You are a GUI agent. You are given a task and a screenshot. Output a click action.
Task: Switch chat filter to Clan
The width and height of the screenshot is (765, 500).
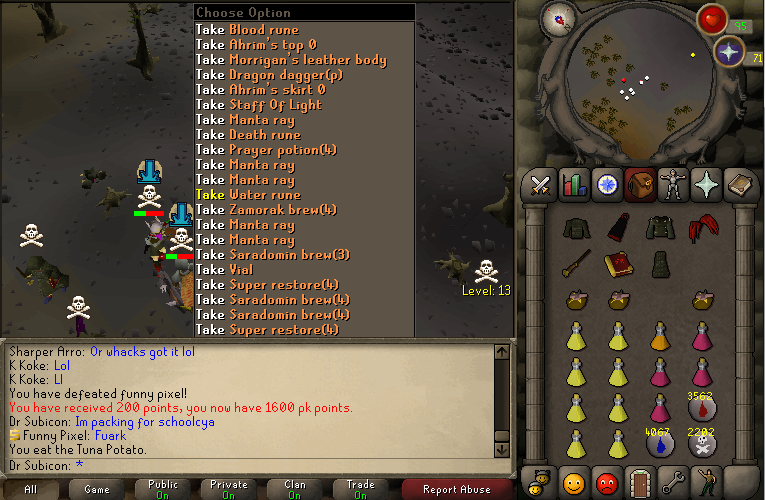pyautogui.click(x=295, y=489)
